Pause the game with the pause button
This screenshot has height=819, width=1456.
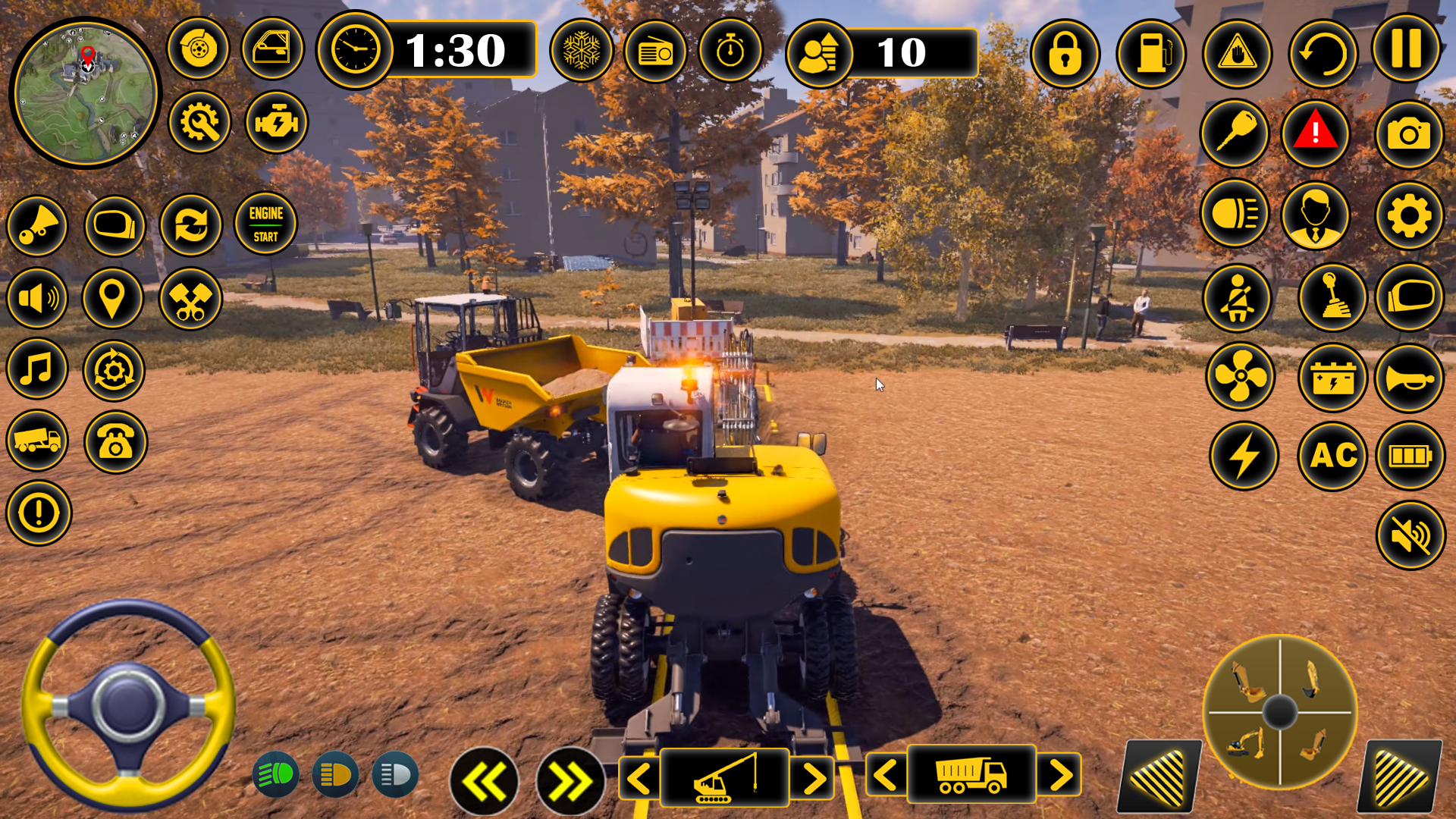pyautogui.click(x=1406, y=49)
